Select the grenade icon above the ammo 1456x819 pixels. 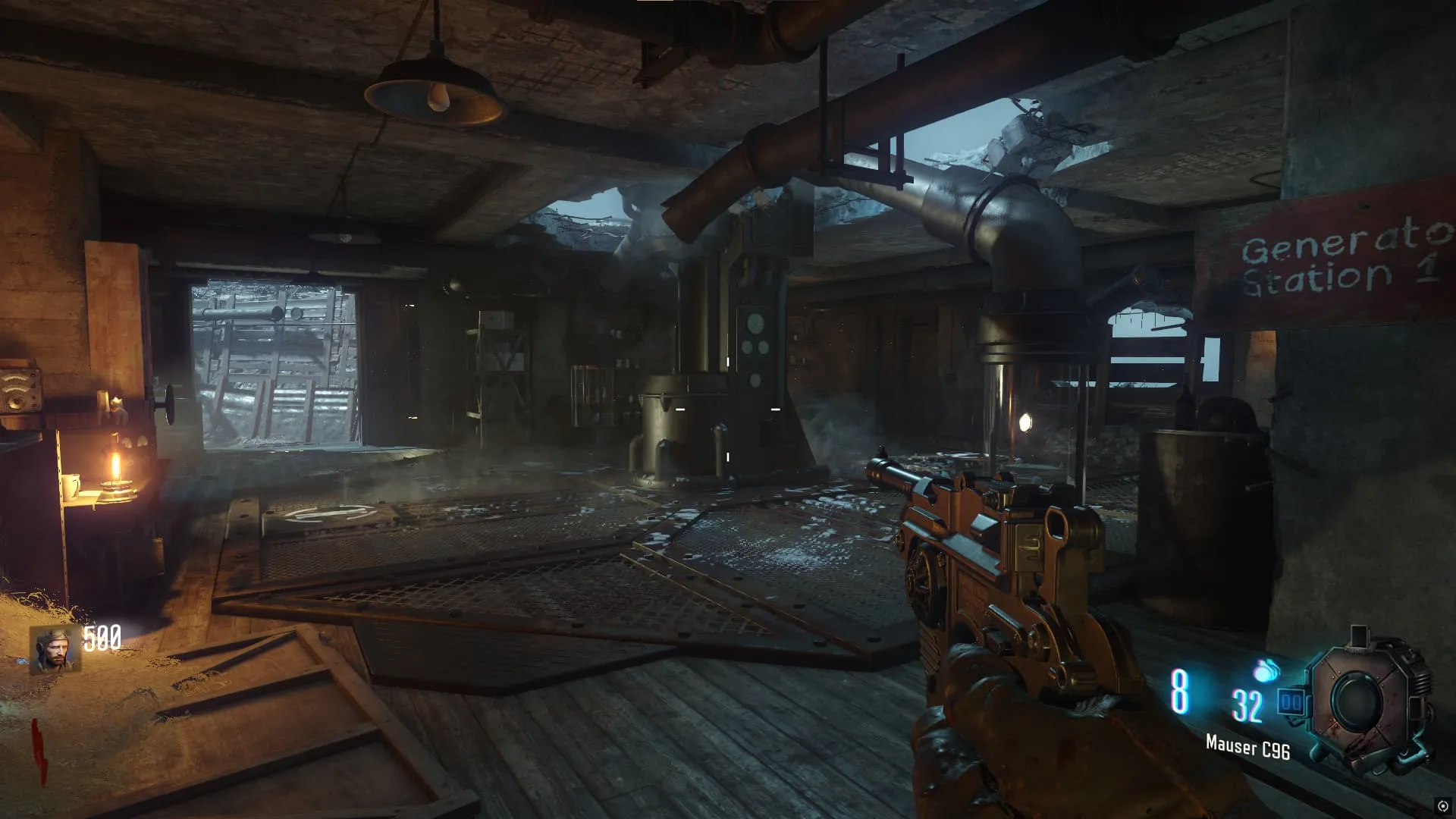click(1266, 670)
